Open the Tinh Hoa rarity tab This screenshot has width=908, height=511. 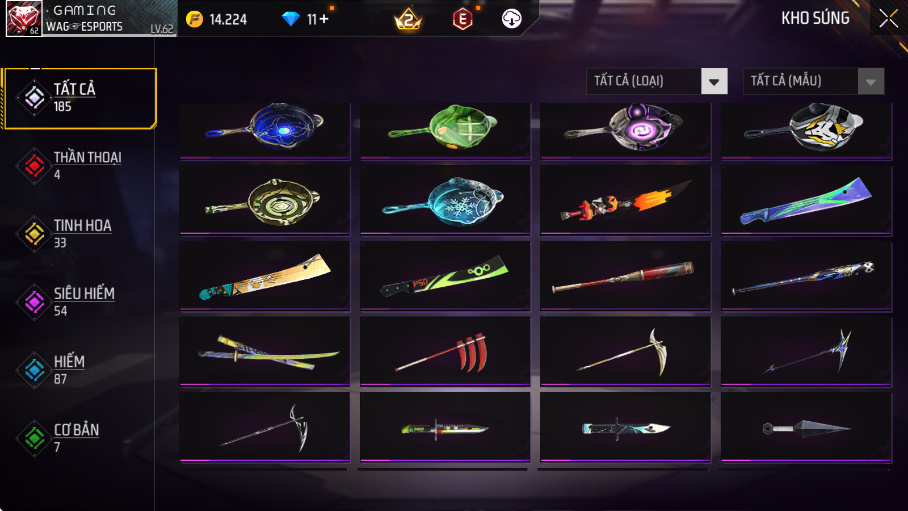78,233
